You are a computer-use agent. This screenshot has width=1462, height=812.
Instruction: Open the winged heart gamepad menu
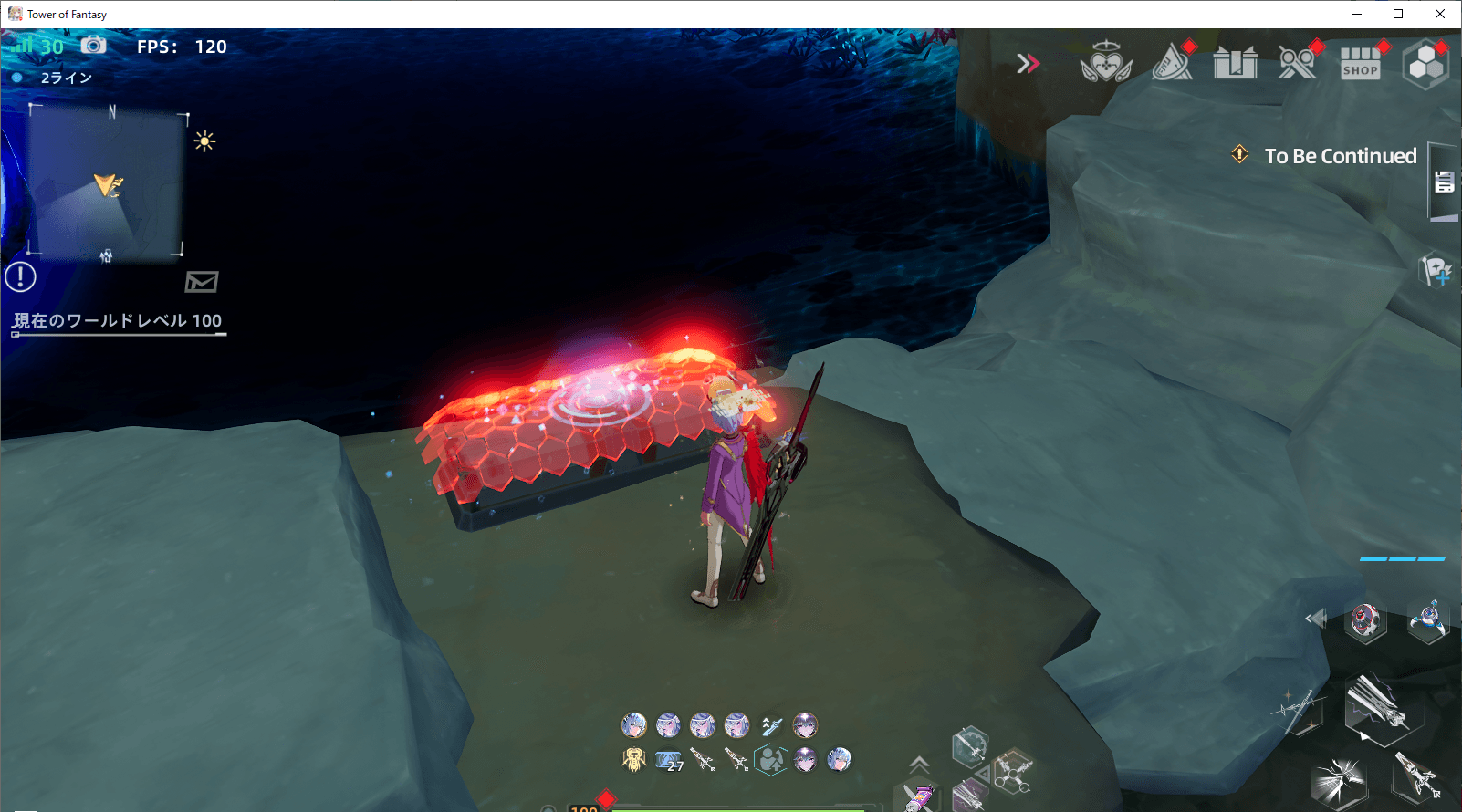1105,62
